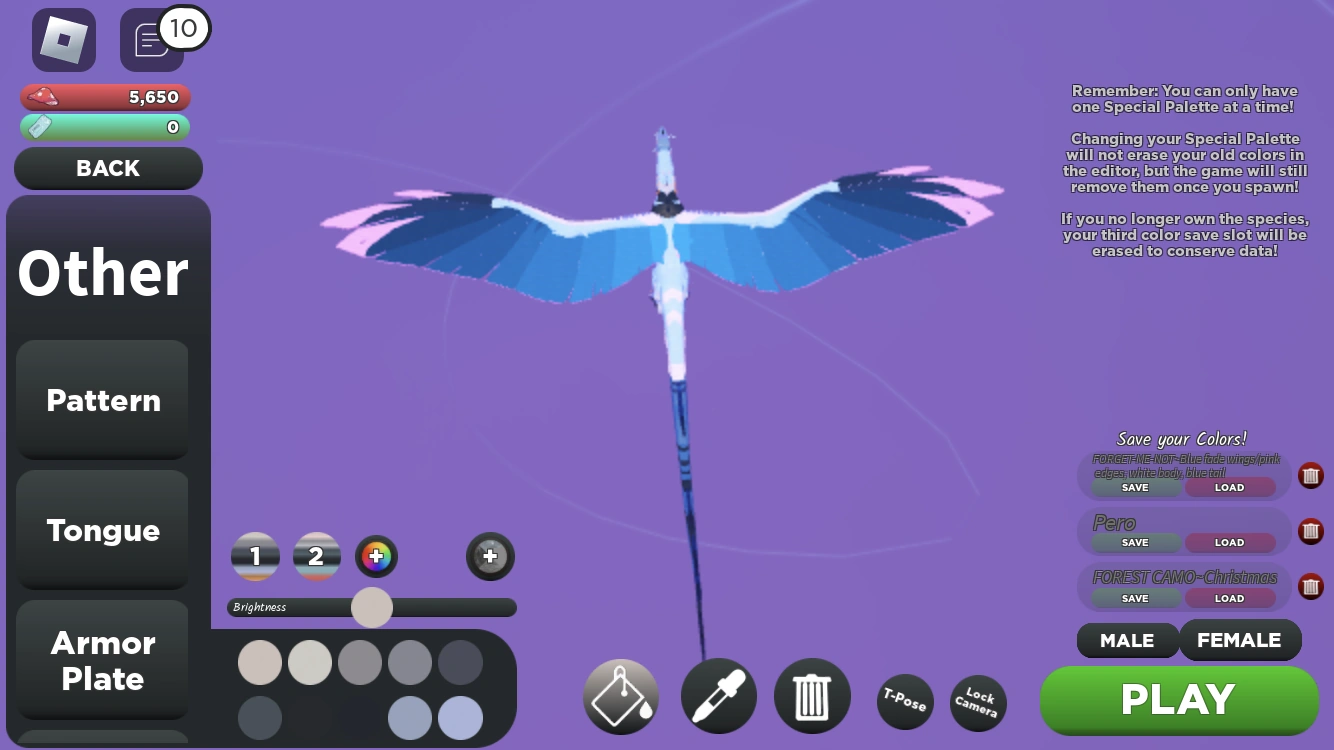1334x750 pixels.
Task: Click the rightmost plus icon to add color
Action: (x=490, y=556)
